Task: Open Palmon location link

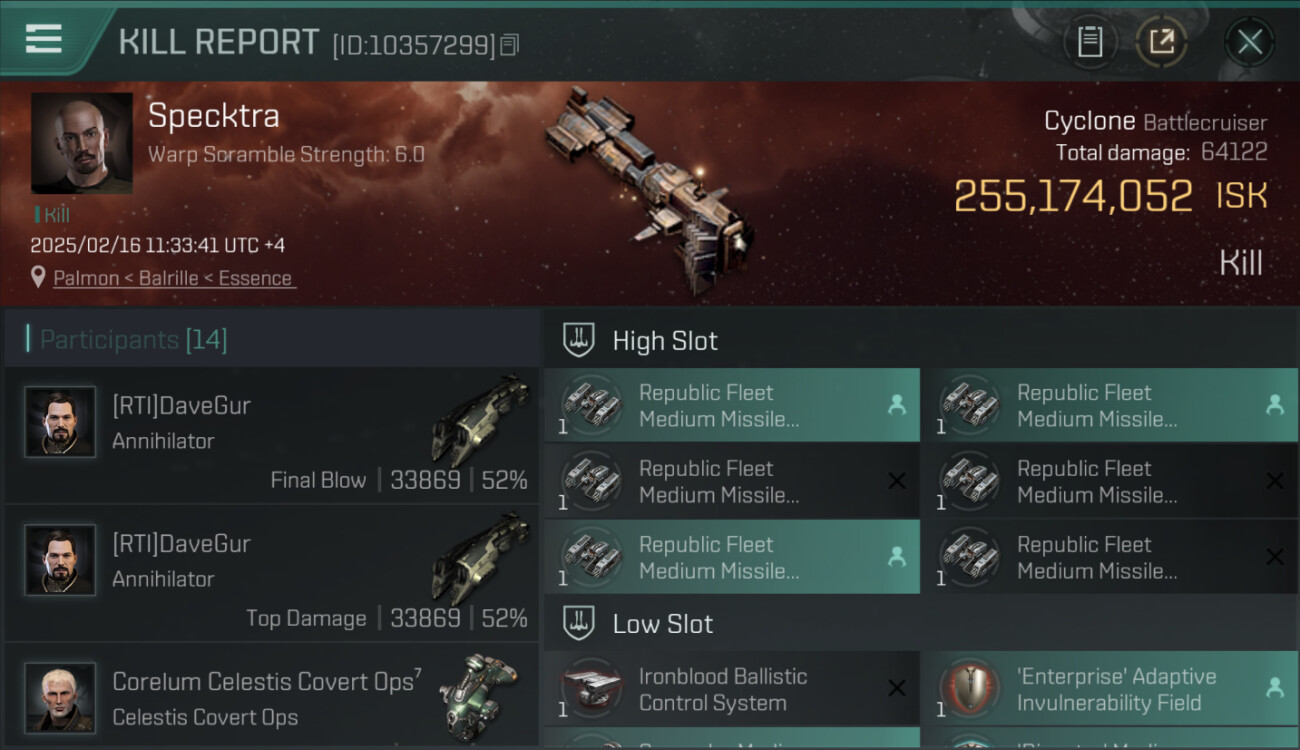Action: click(174, 278)
